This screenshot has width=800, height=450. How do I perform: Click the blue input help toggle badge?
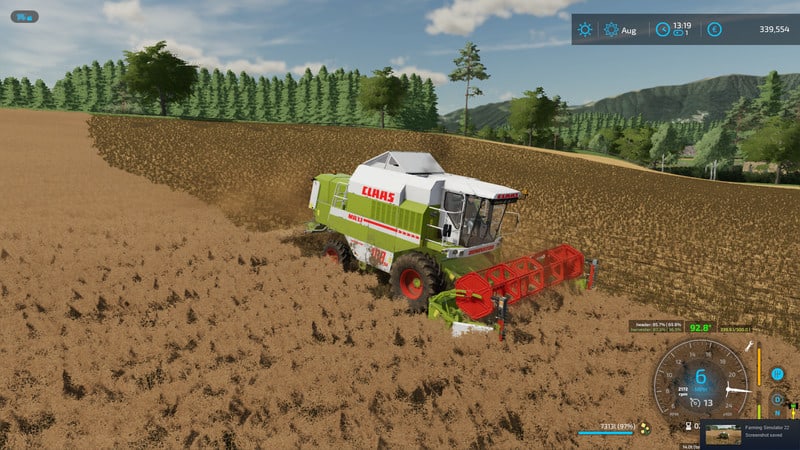(x=24, y=16)
